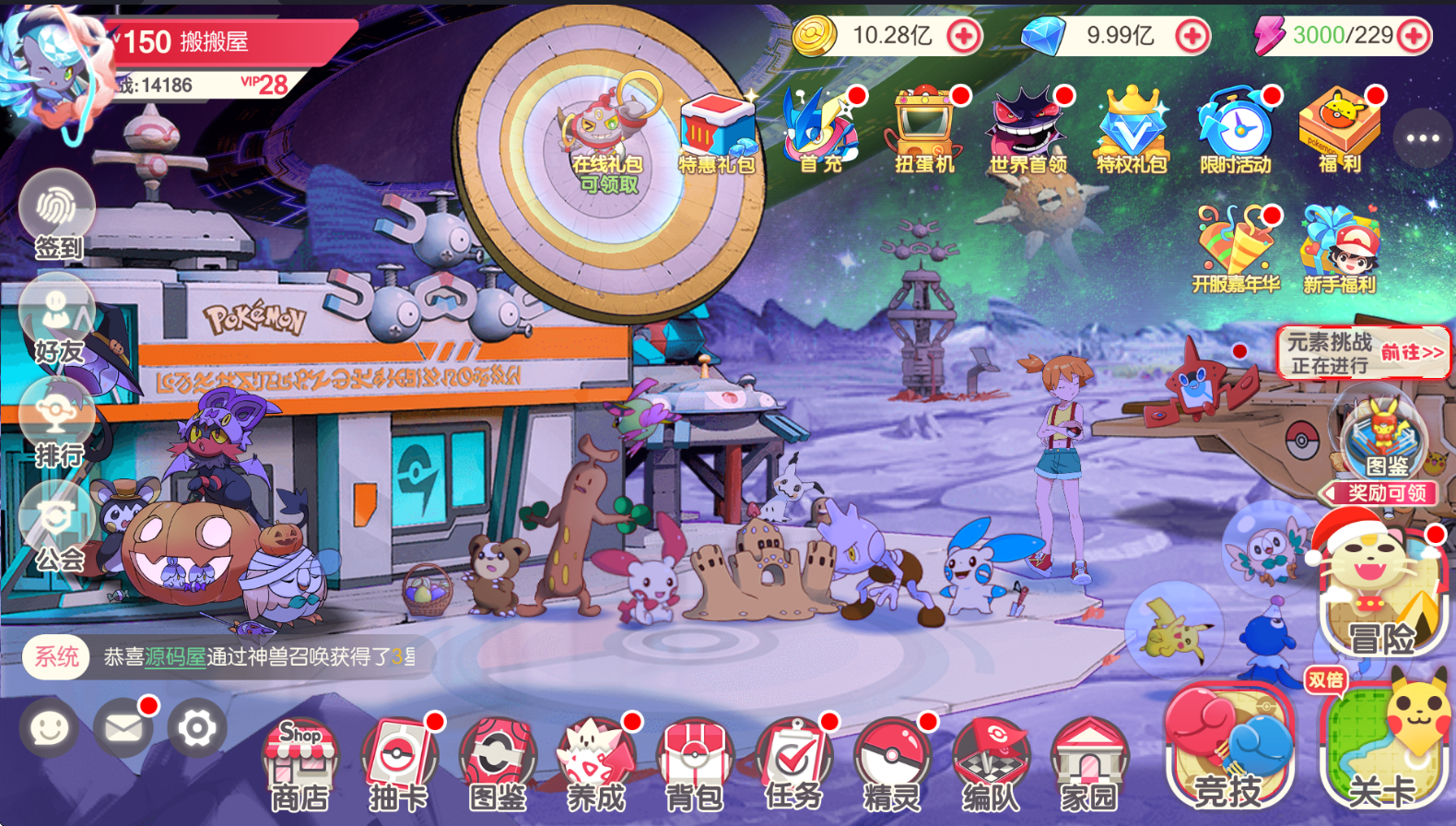Visit the 家园 home menu

[1088, 763]
